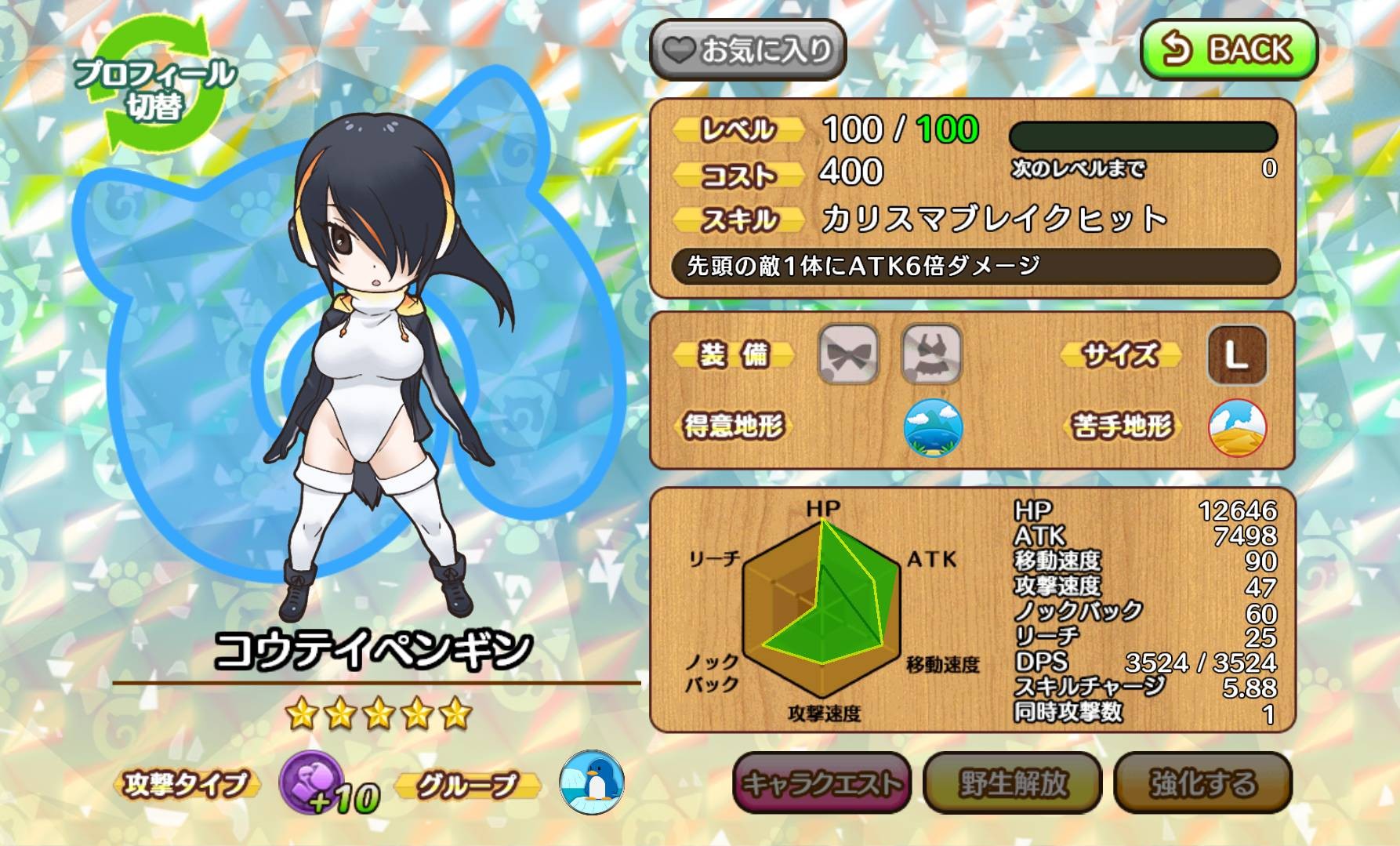The width and height of the screenshot is (1400, 846).
Task: Click the size L badge
Action: point(1237,355)
